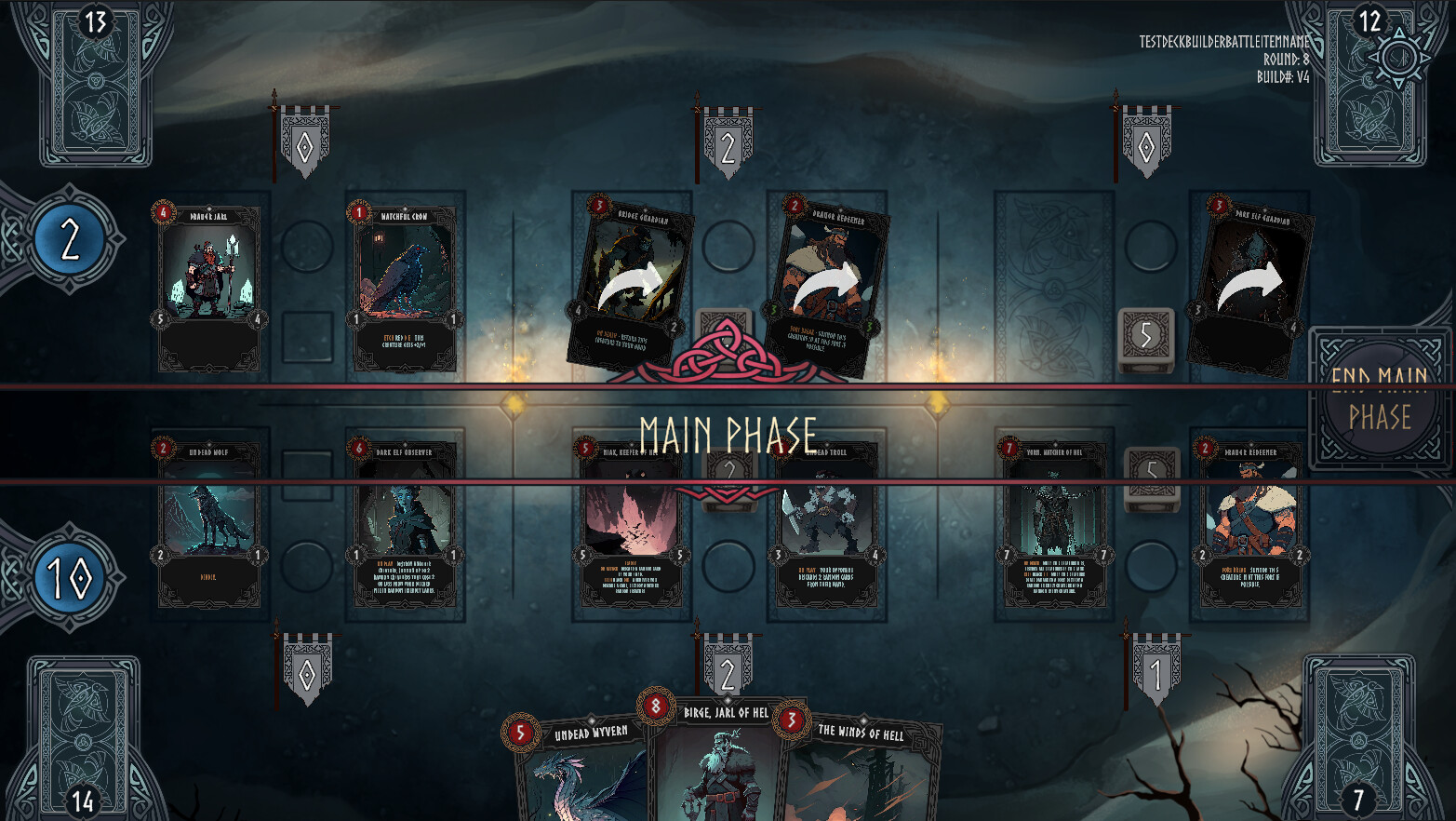Click the bottom lane banner showing 1
Image resolution: width=1456 pixels, height=821 pixels.
[x=1156, y=668]
